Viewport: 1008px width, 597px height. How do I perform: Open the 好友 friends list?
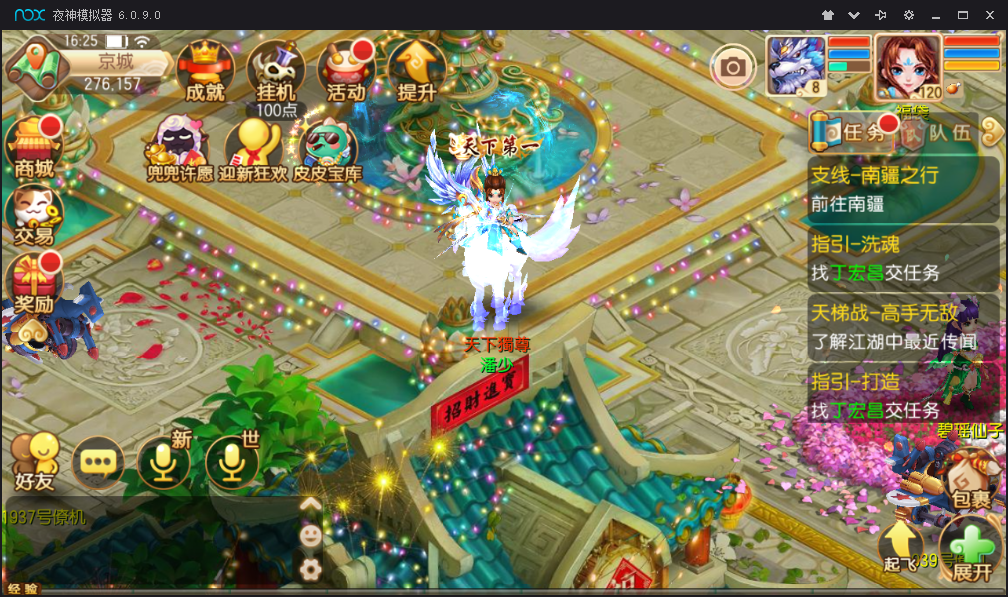(x=34, y=462)
